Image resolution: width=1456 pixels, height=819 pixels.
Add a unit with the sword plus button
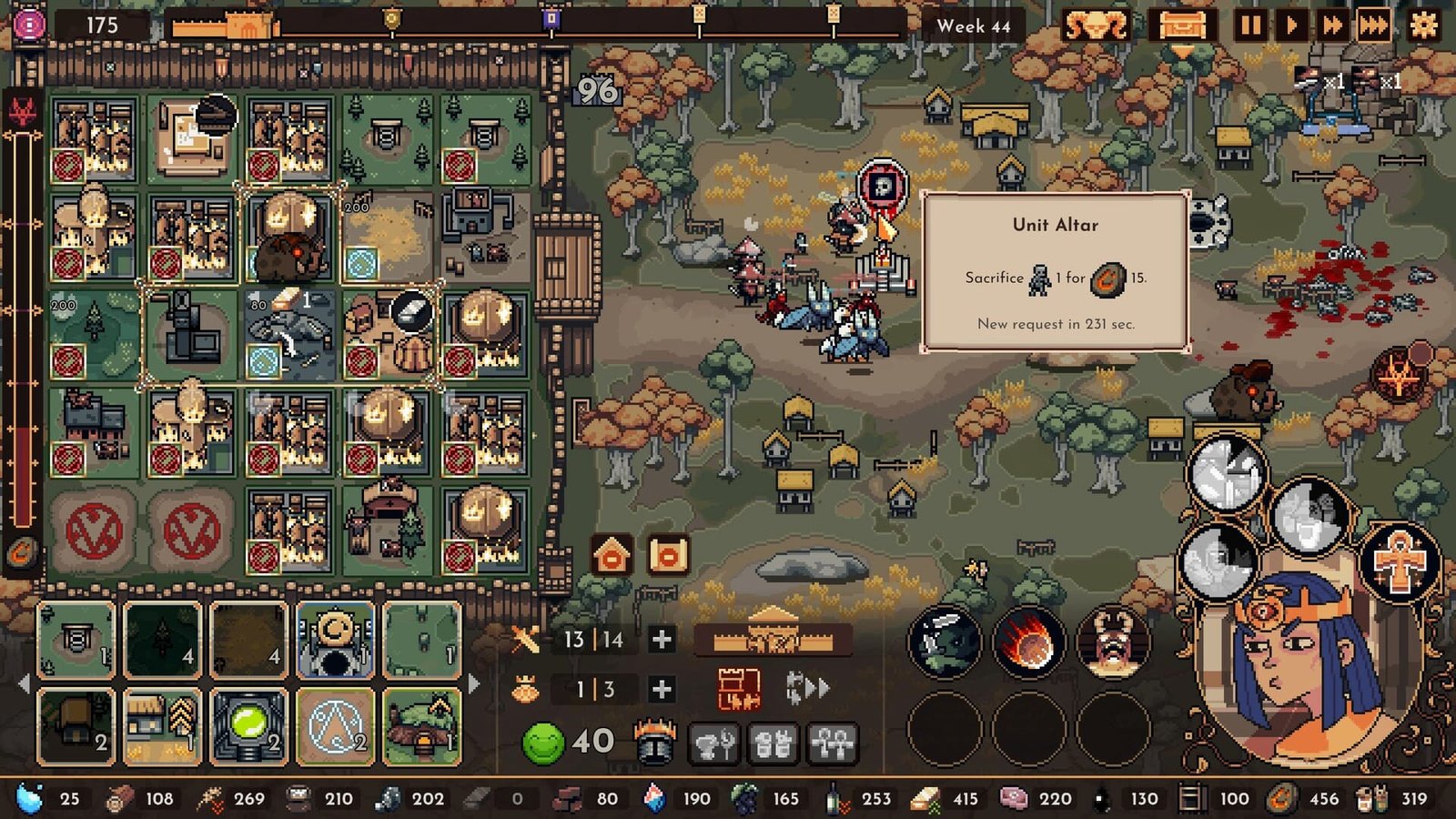[662, 640]
